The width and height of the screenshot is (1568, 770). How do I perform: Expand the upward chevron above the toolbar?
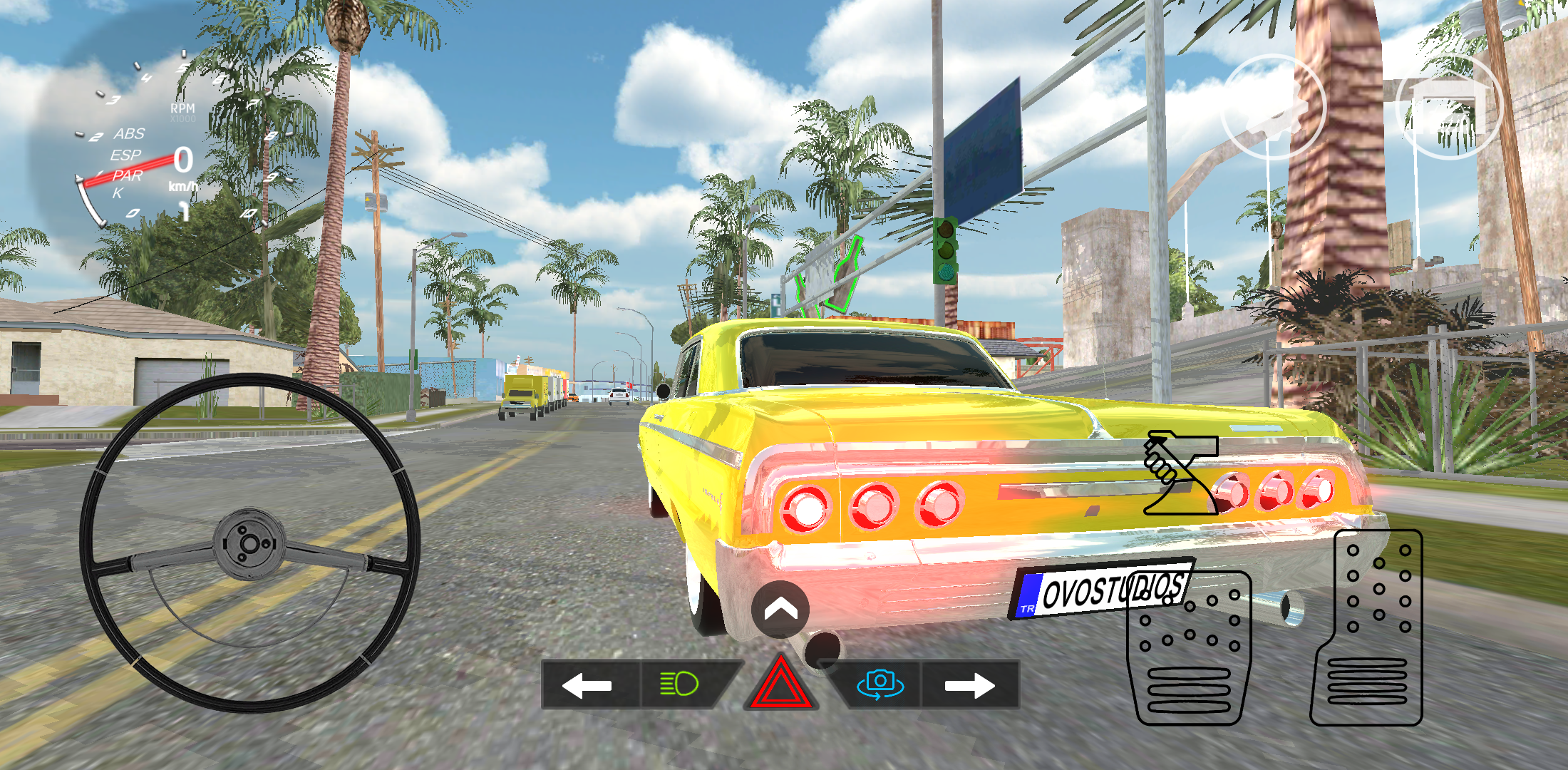coord(782,610)
